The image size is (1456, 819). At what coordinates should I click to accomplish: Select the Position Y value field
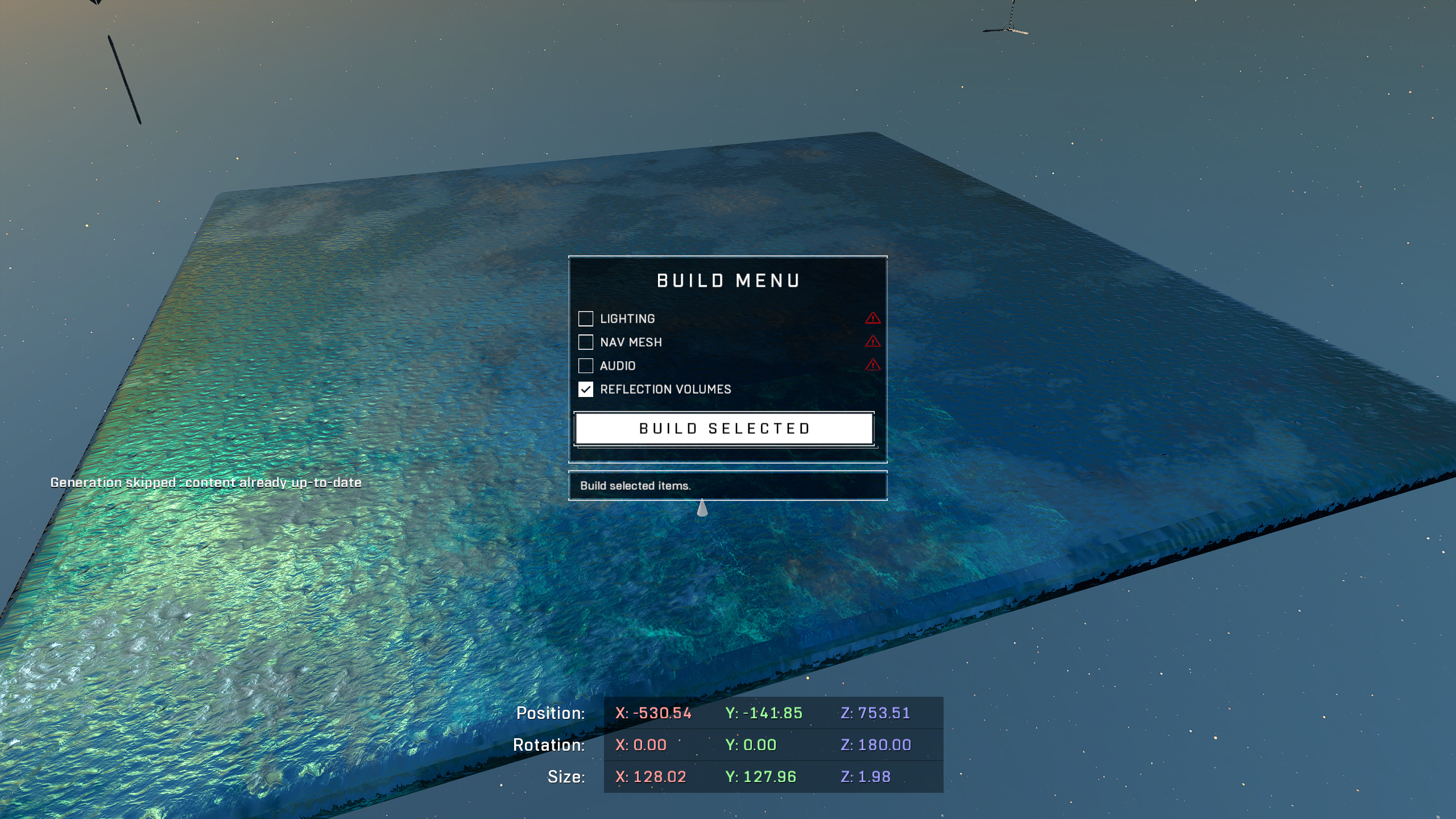(x=763, y=713)
